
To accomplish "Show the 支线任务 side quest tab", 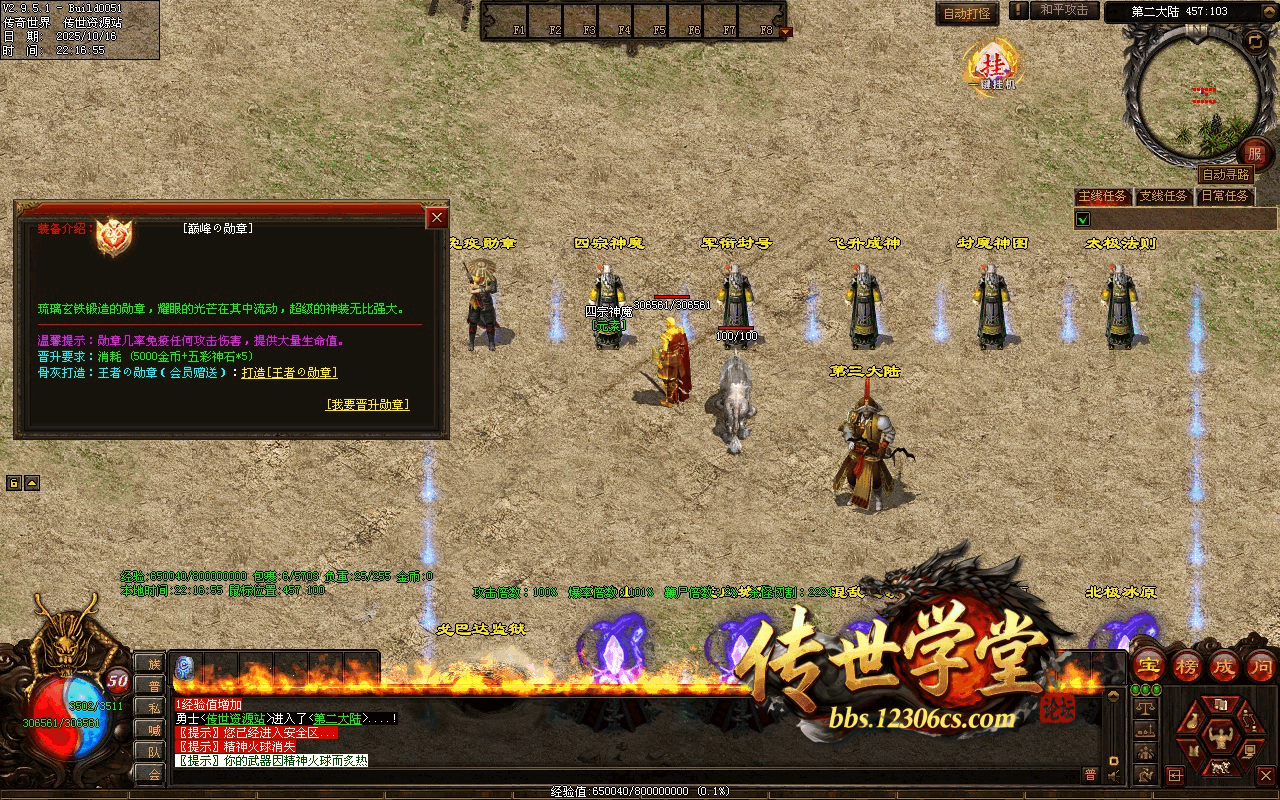I will (x=1164, y=196).
